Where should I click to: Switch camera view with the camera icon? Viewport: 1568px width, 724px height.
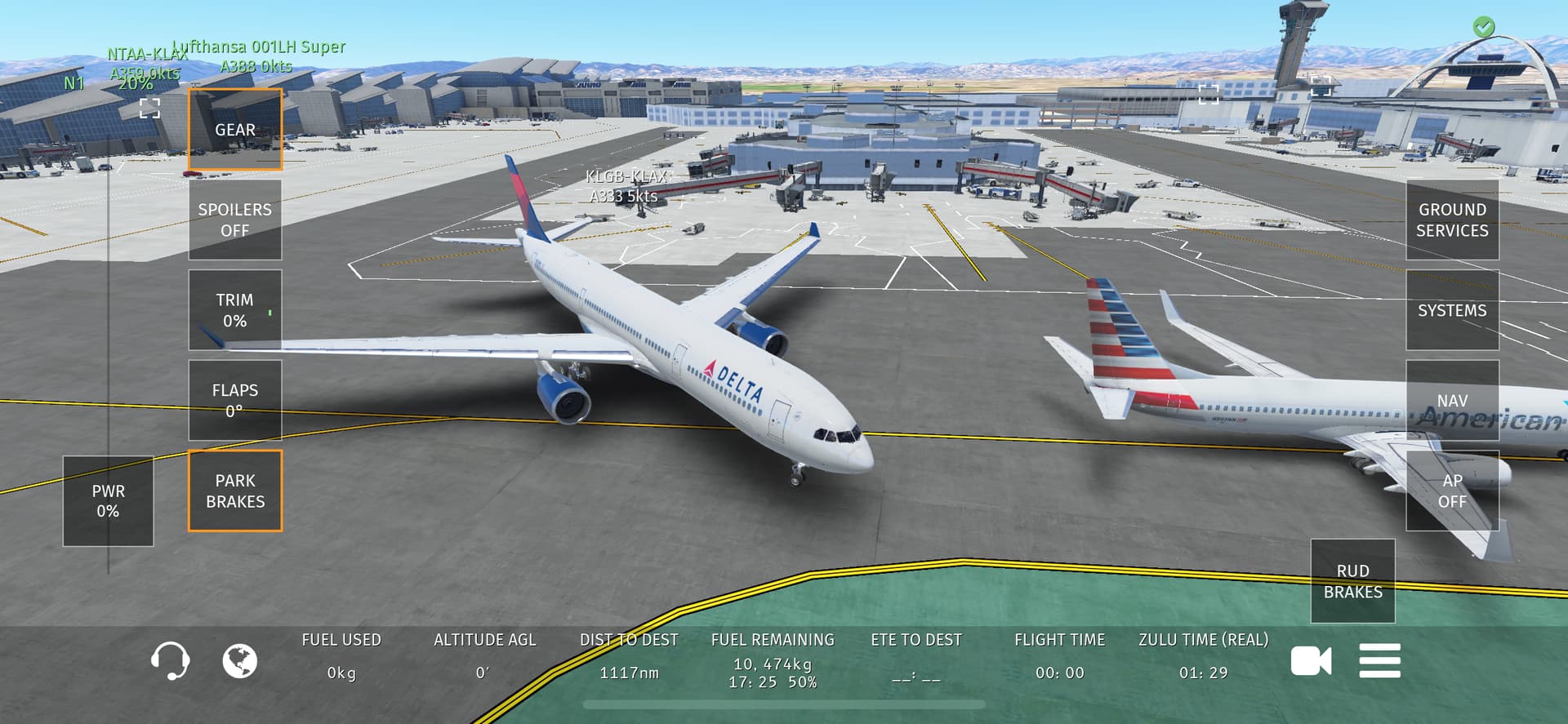(x=1311, y=660)
